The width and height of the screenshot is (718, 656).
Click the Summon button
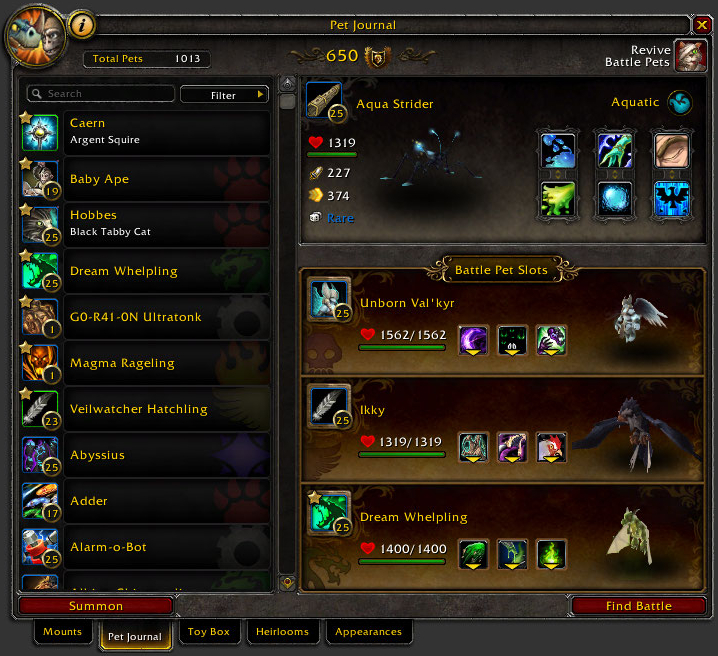pos(96,606)
